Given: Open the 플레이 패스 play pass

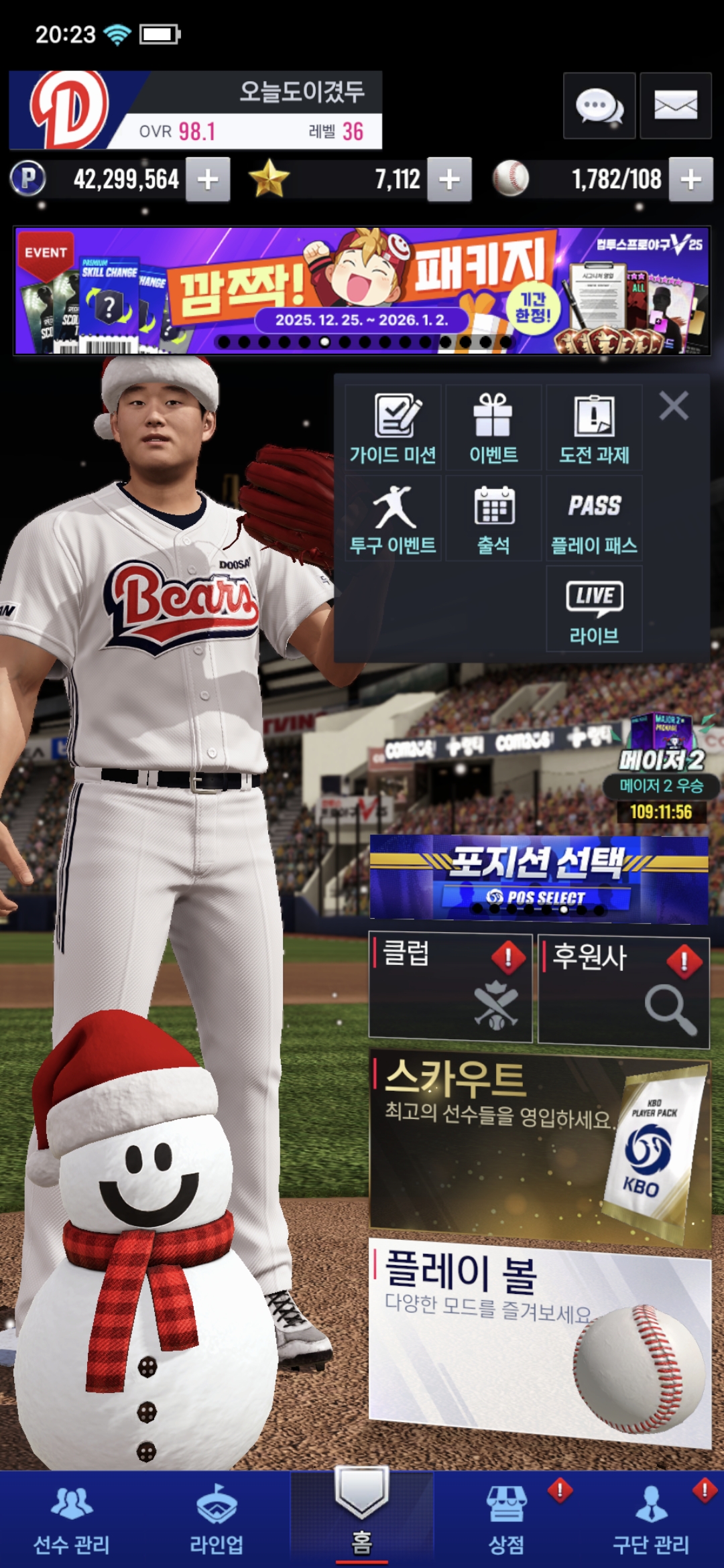Looking at the screenshot, I should pos(594,518).
